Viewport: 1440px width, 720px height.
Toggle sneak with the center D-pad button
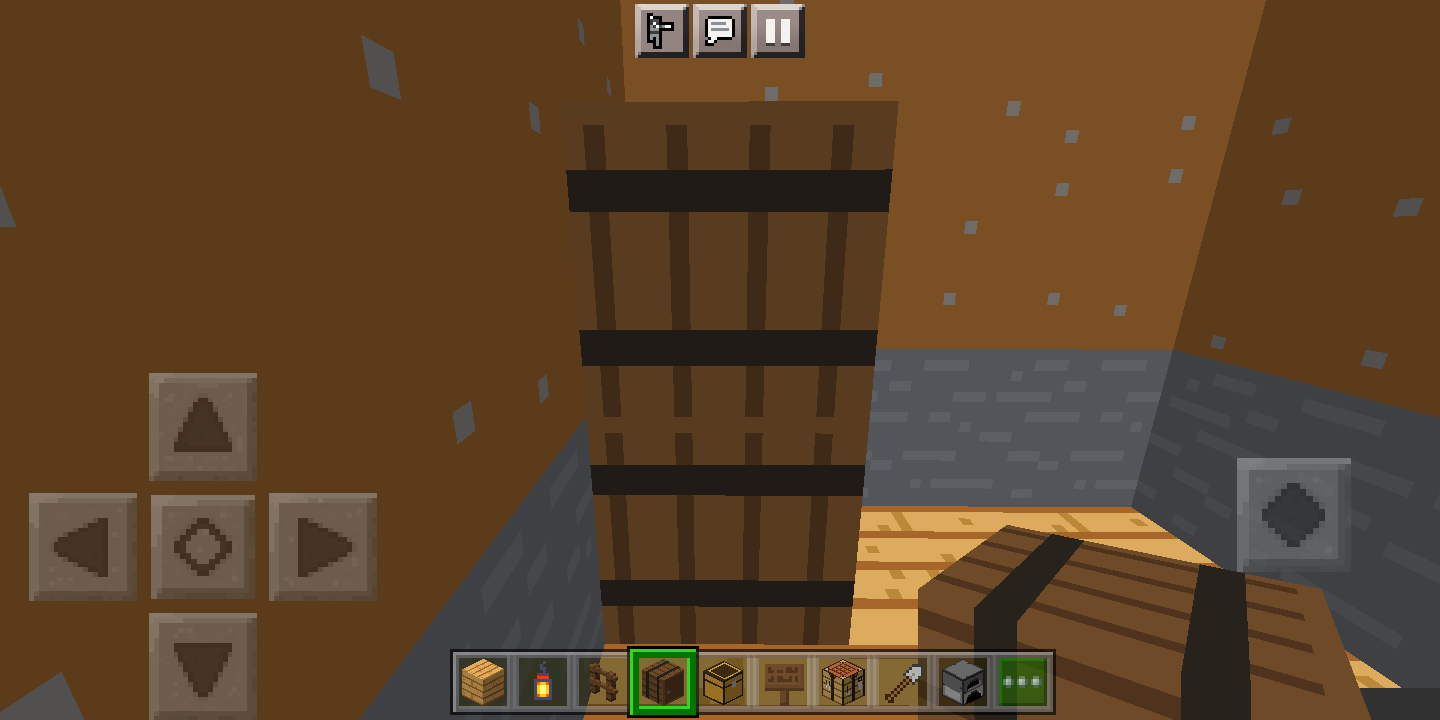point(203,547)
